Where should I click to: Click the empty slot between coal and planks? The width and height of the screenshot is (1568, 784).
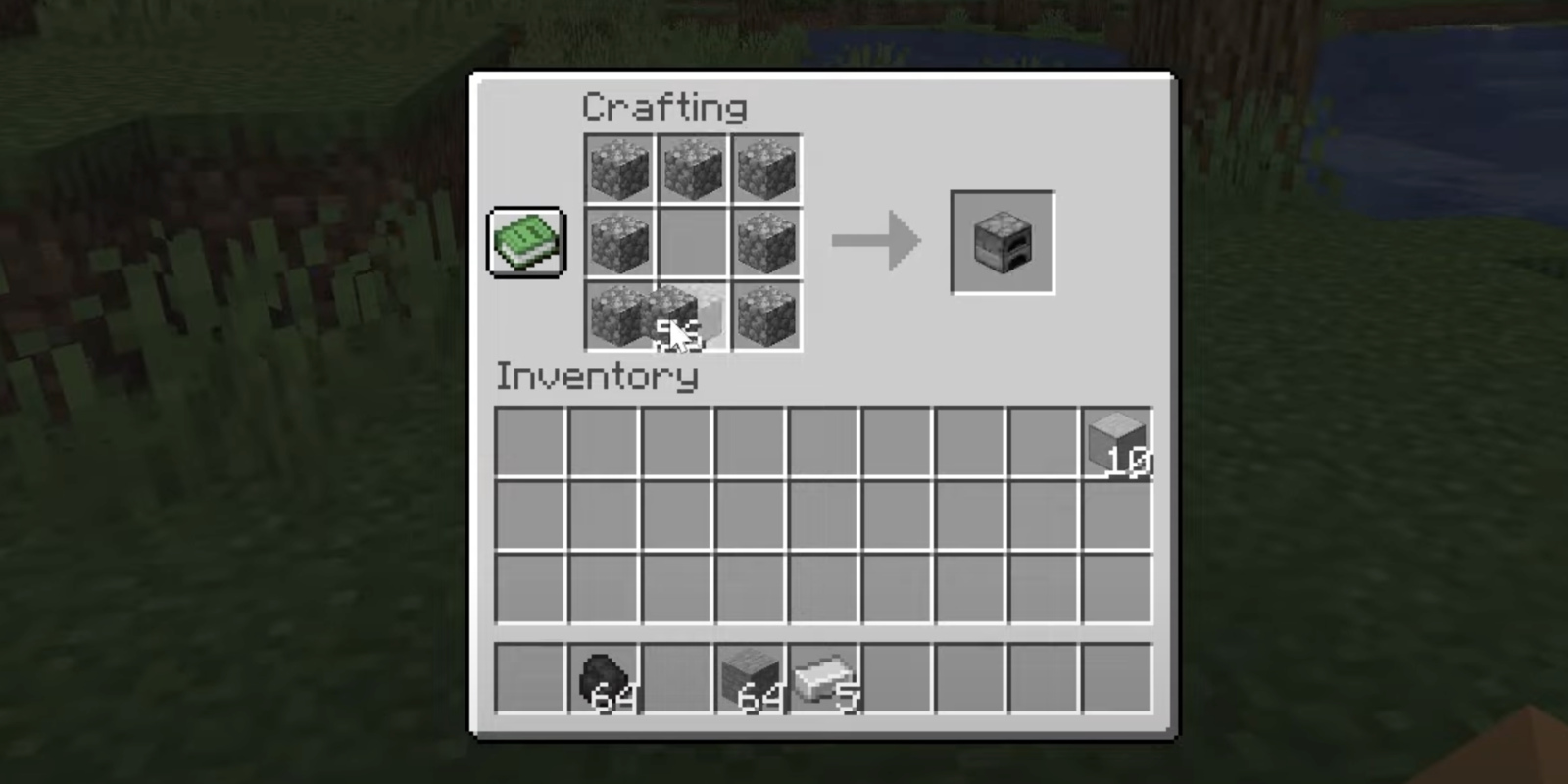pos(676,676)
